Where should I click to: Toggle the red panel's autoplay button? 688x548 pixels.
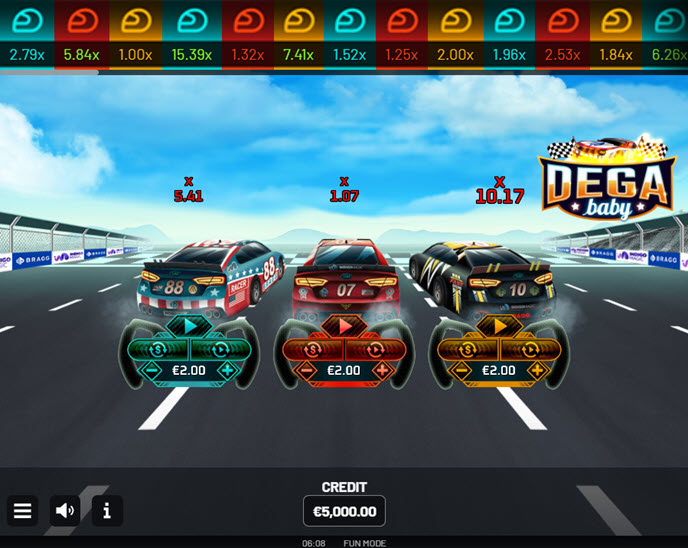366,349
